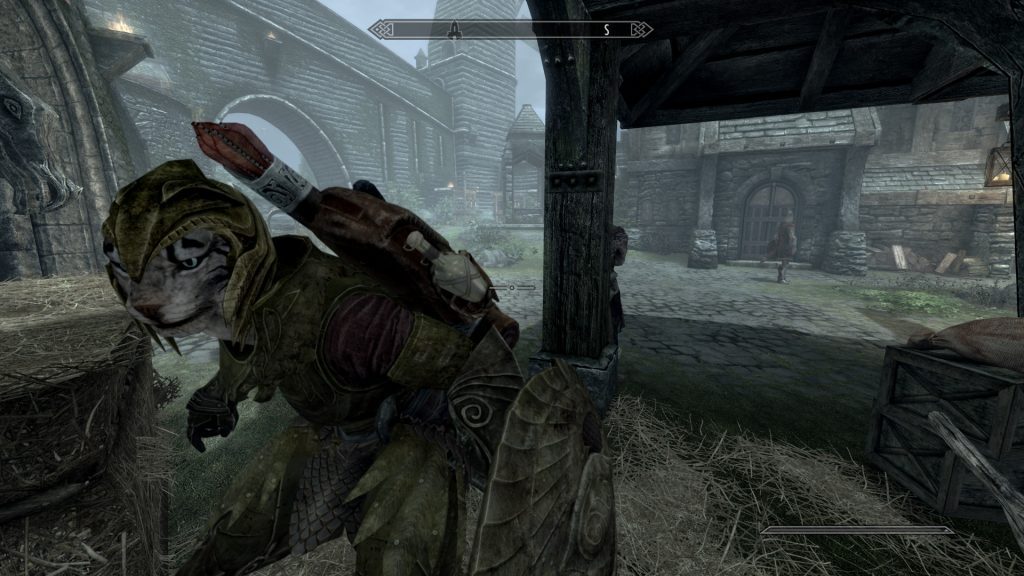Select the location marker icon on the compass
The width and height of the screenshot is (1024, 576).
coord(452,30)
